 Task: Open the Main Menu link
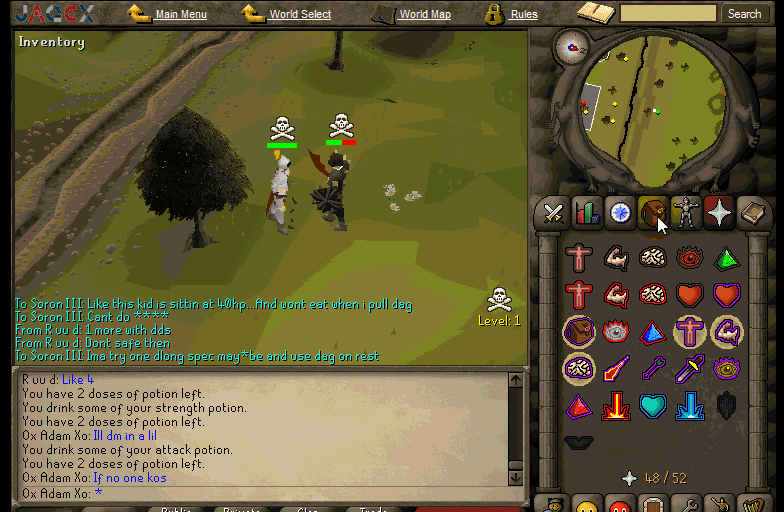[181, 14]
